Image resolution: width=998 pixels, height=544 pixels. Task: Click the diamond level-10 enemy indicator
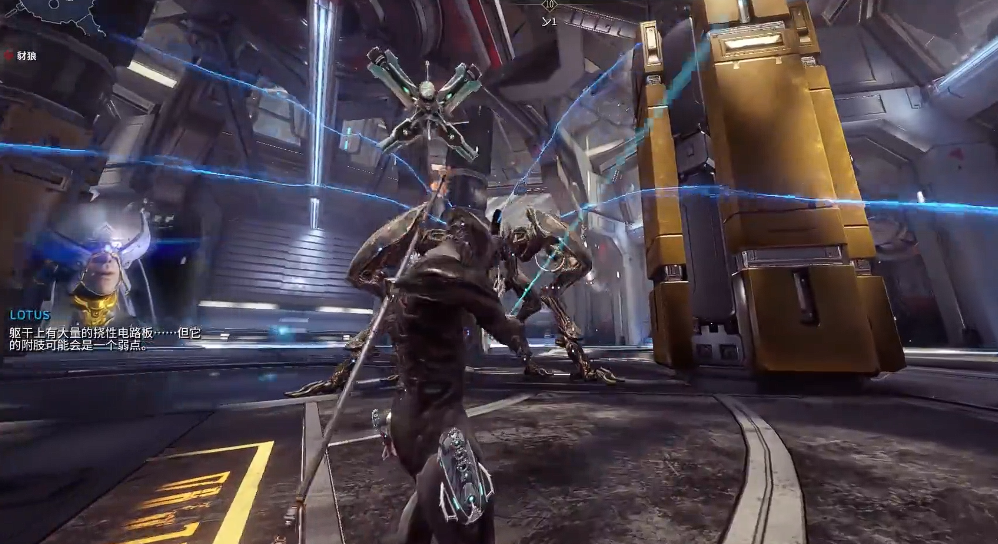pos(549,5)
